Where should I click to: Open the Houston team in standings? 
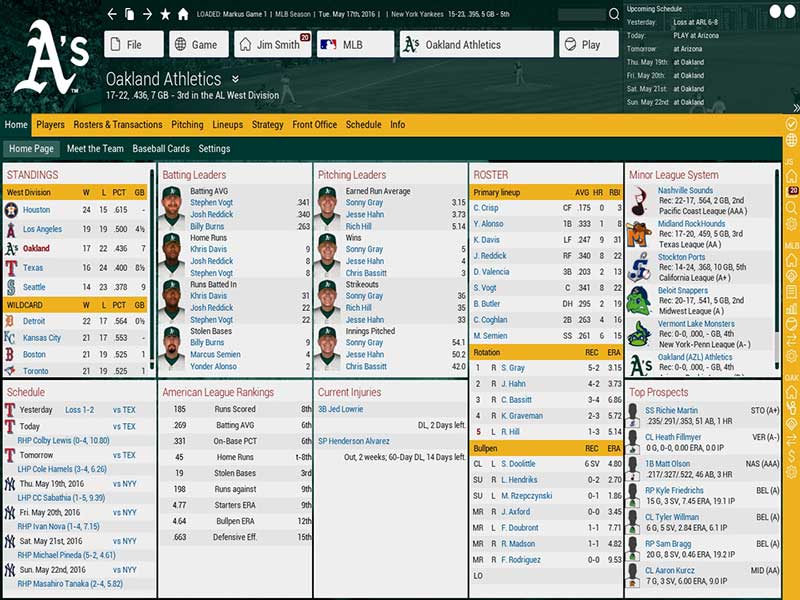(37, 210)
